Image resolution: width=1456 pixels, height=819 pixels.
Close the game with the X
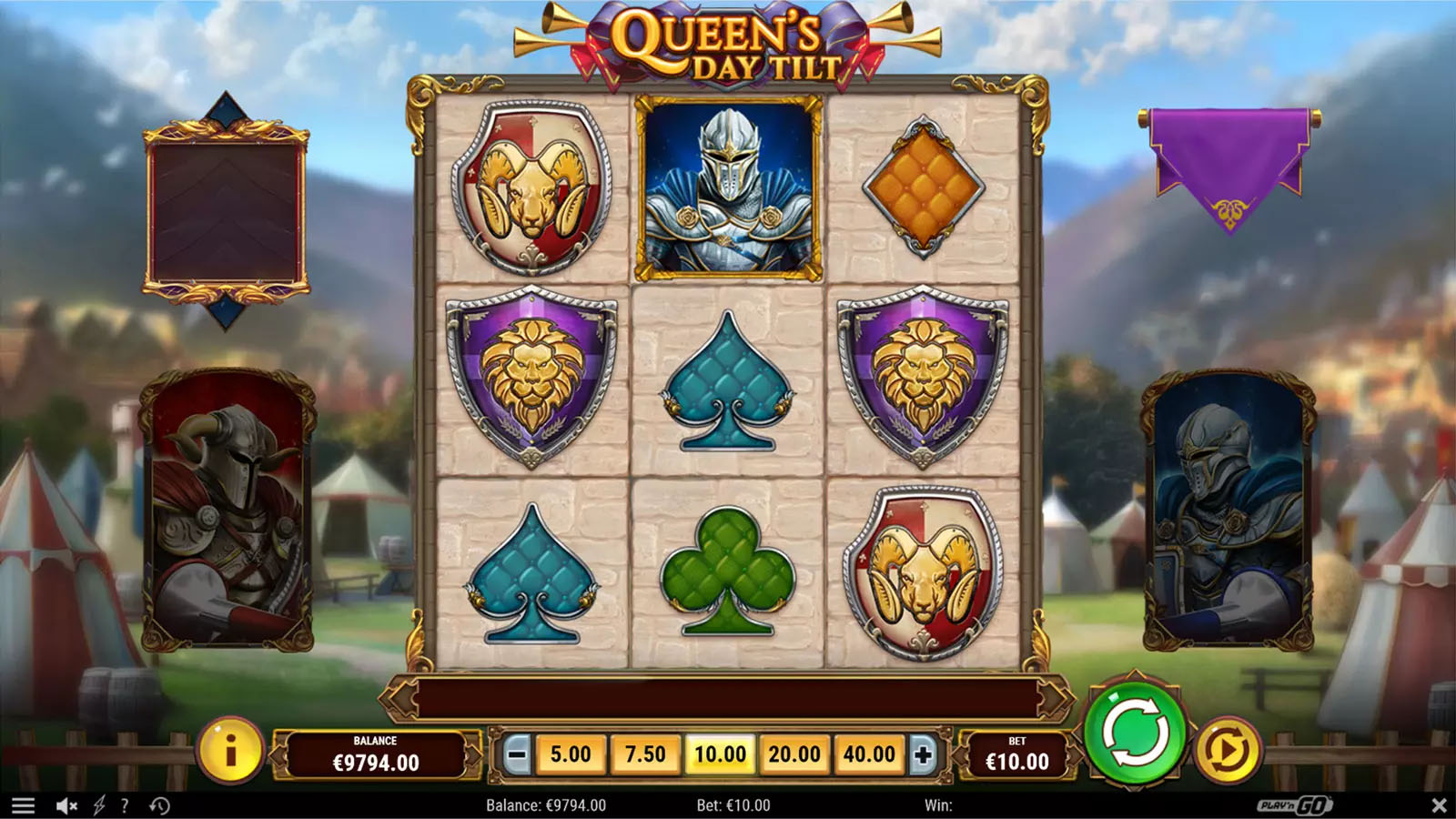[1440, 804]
